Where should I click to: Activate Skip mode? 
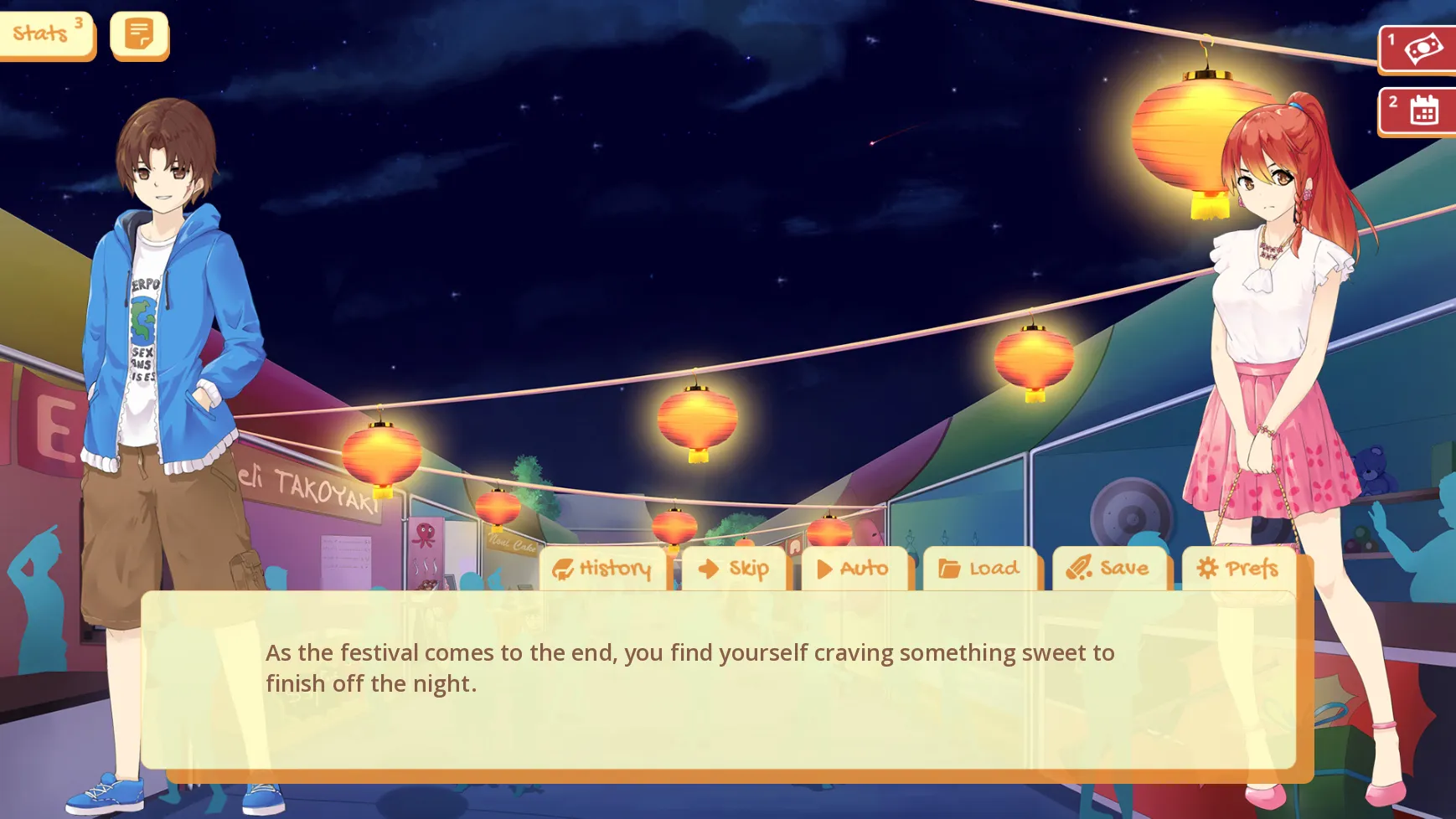[734, 569]
